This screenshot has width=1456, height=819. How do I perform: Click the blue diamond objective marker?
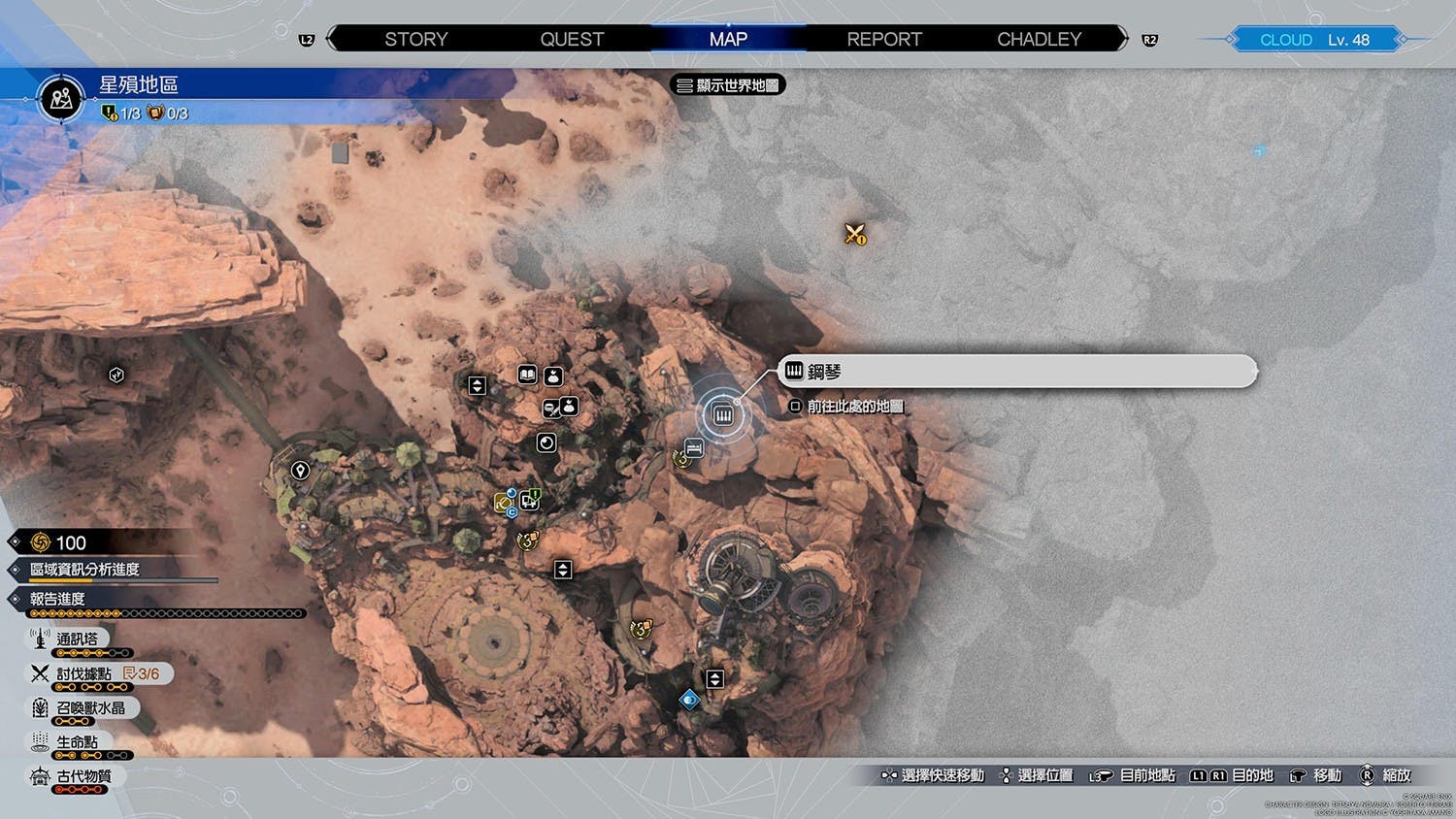tap(689, 699)
